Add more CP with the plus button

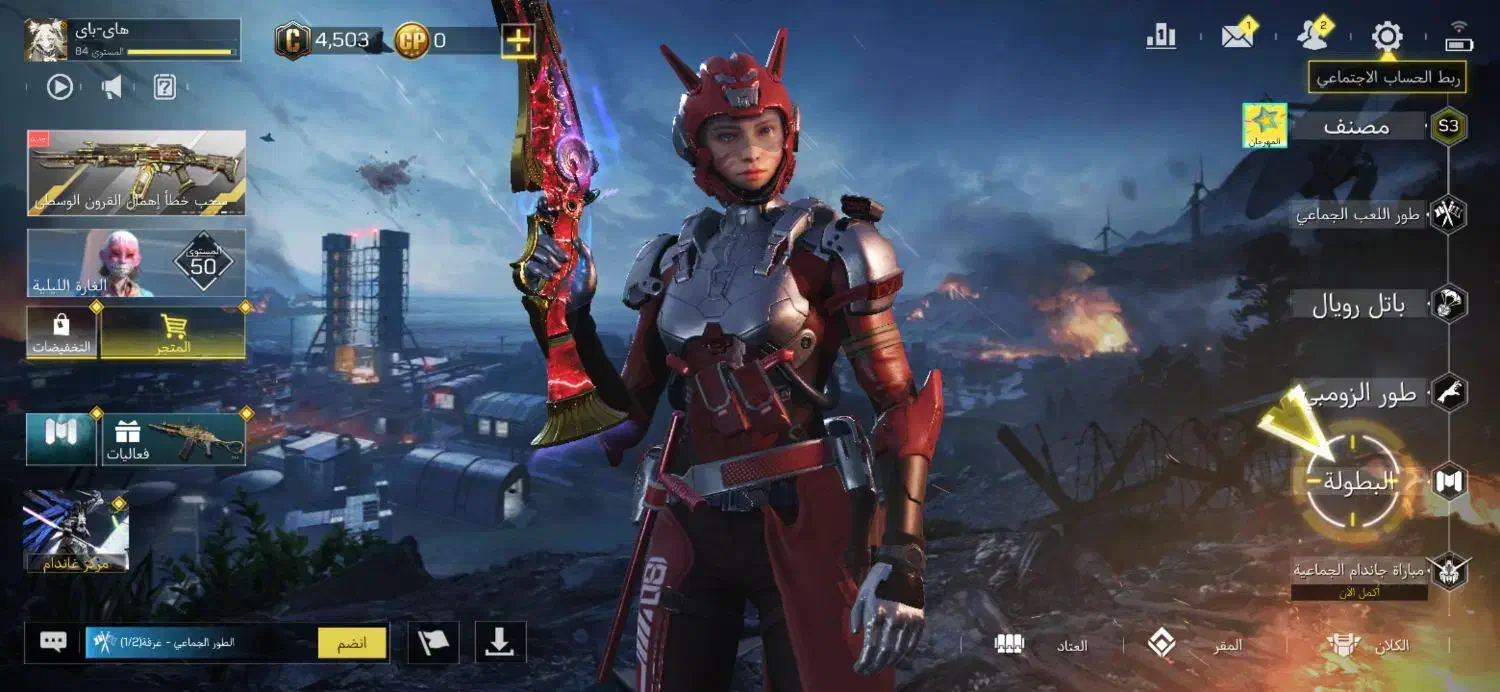518,41
